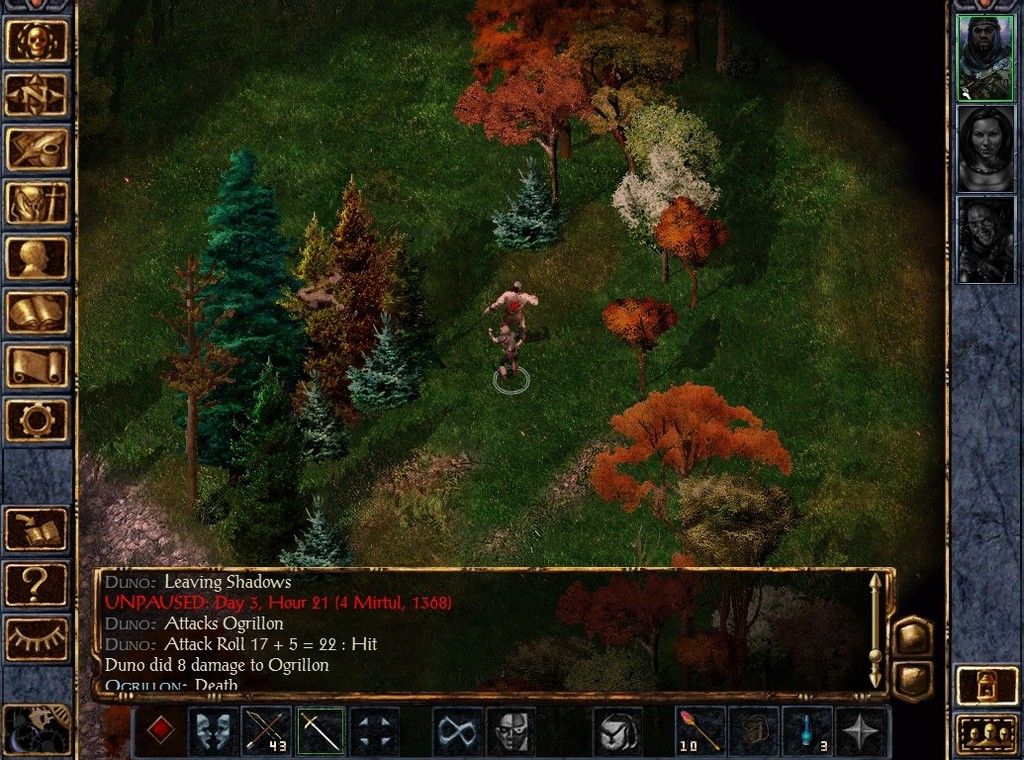The image size is (1024, 760).
Task: Open the gear options button
Action: coord(38,419)
